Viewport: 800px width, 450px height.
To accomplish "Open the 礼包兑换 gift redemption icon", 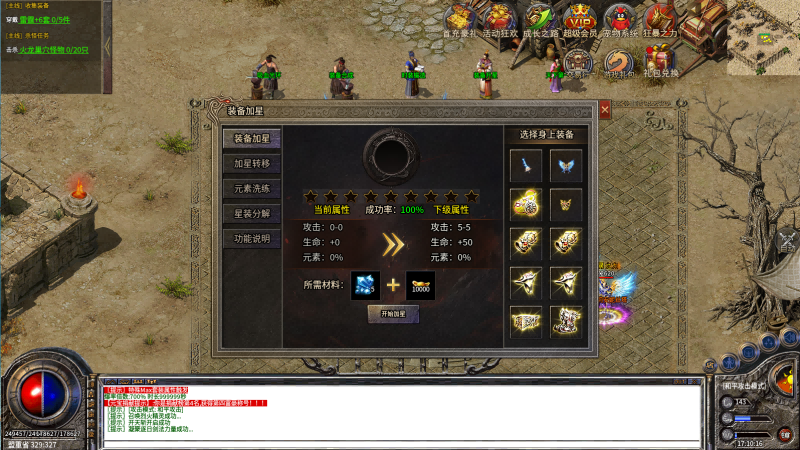I will point(660,62).
